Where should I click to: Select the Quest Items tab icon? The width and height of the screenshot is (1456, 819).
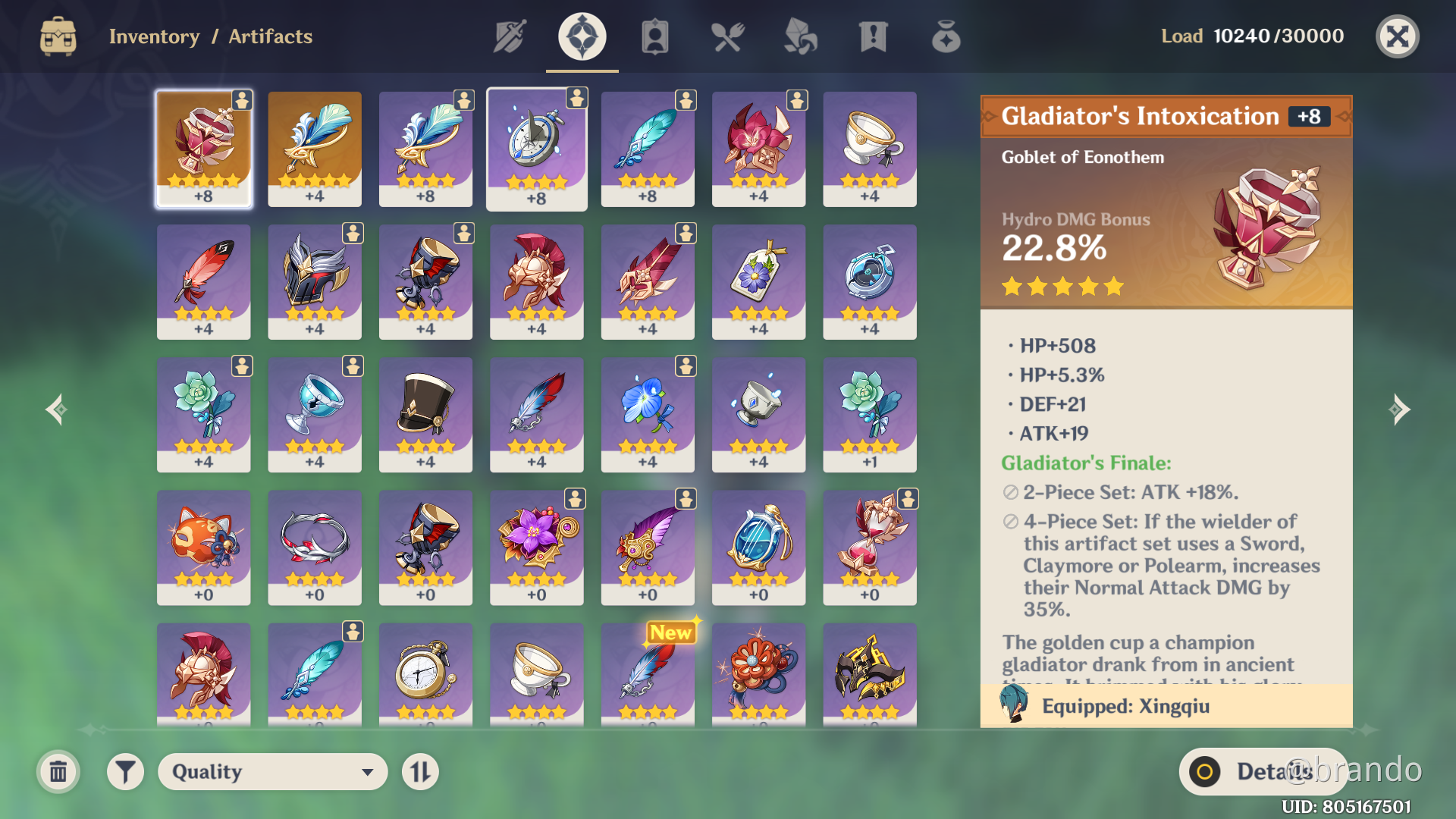point(874,36)
